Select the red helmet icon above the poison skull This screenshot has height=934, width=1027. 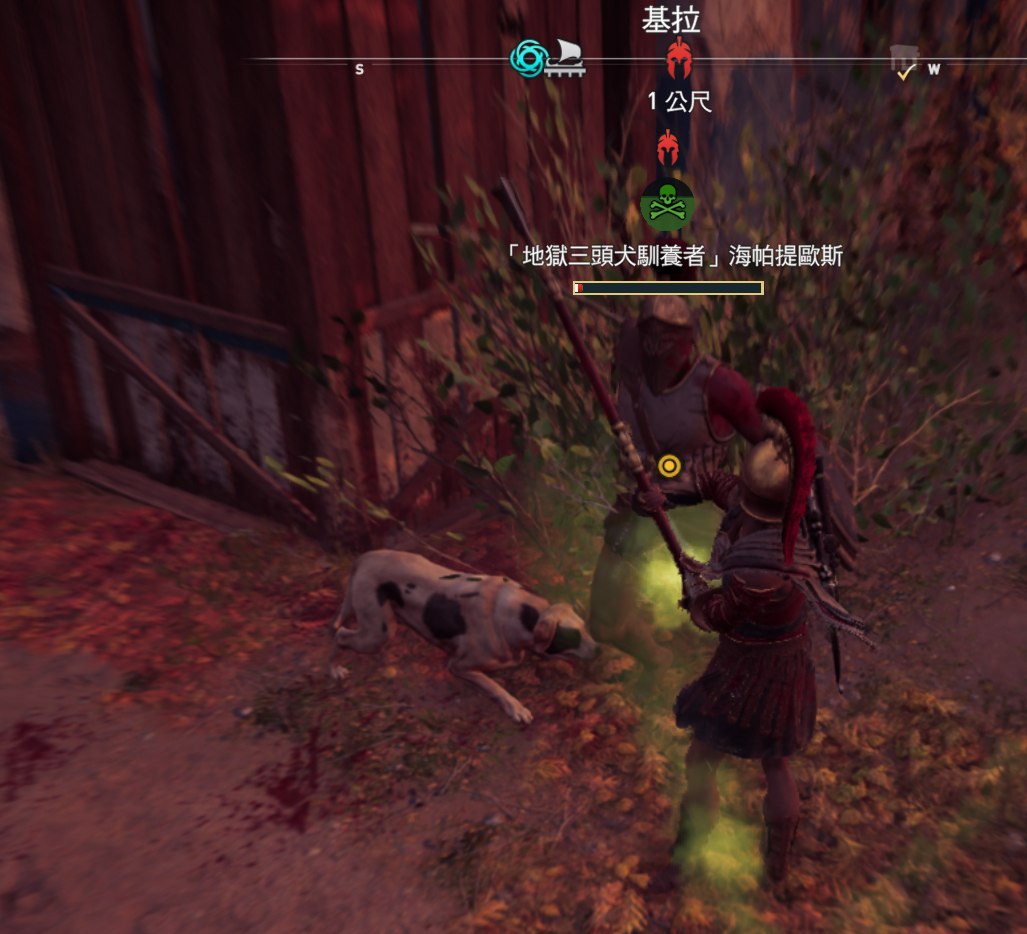point(668,149)
